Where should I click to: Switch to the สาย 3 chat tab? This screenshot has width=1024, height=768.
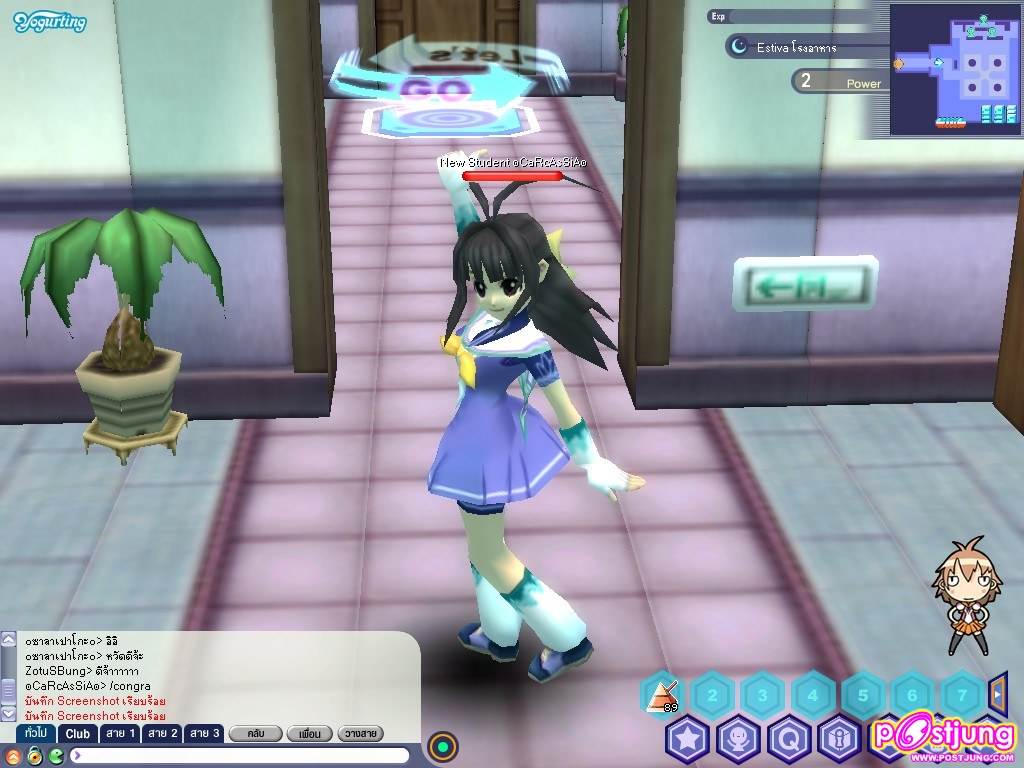point(204,734)
